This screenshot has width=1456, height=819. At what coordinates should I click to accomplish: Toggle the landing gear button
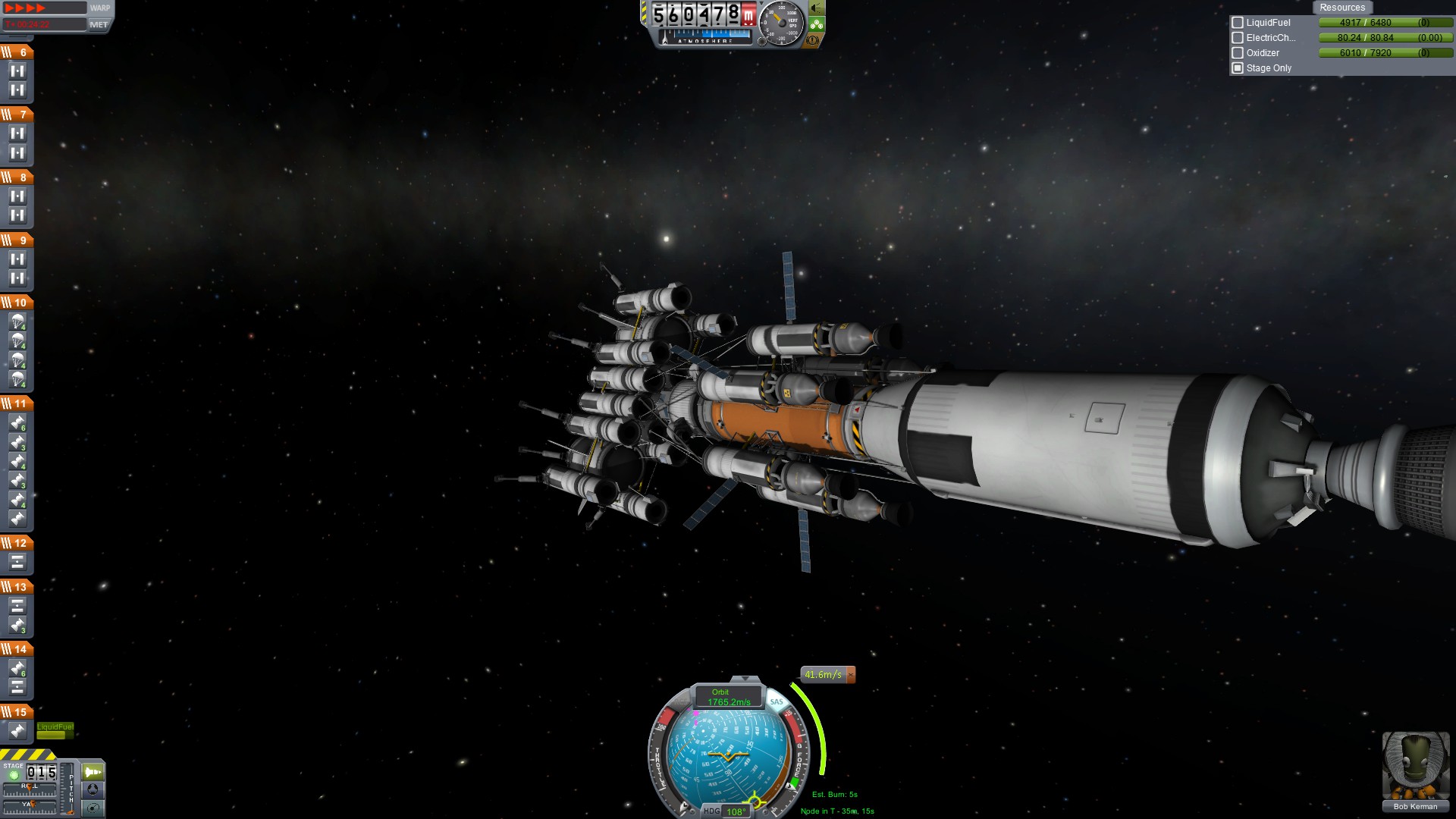point(817,24)
